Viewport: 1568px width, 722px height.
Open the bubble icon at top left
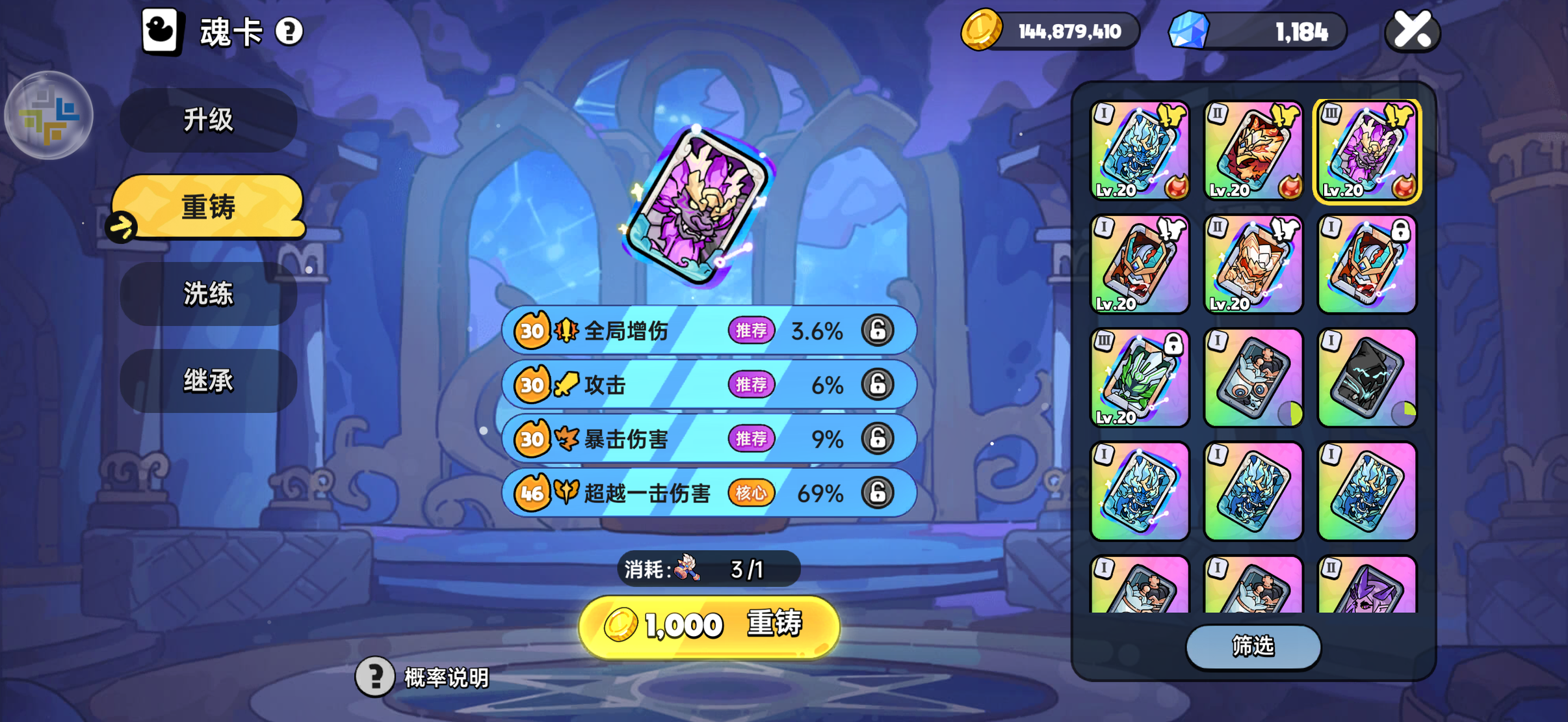[49, 115]
